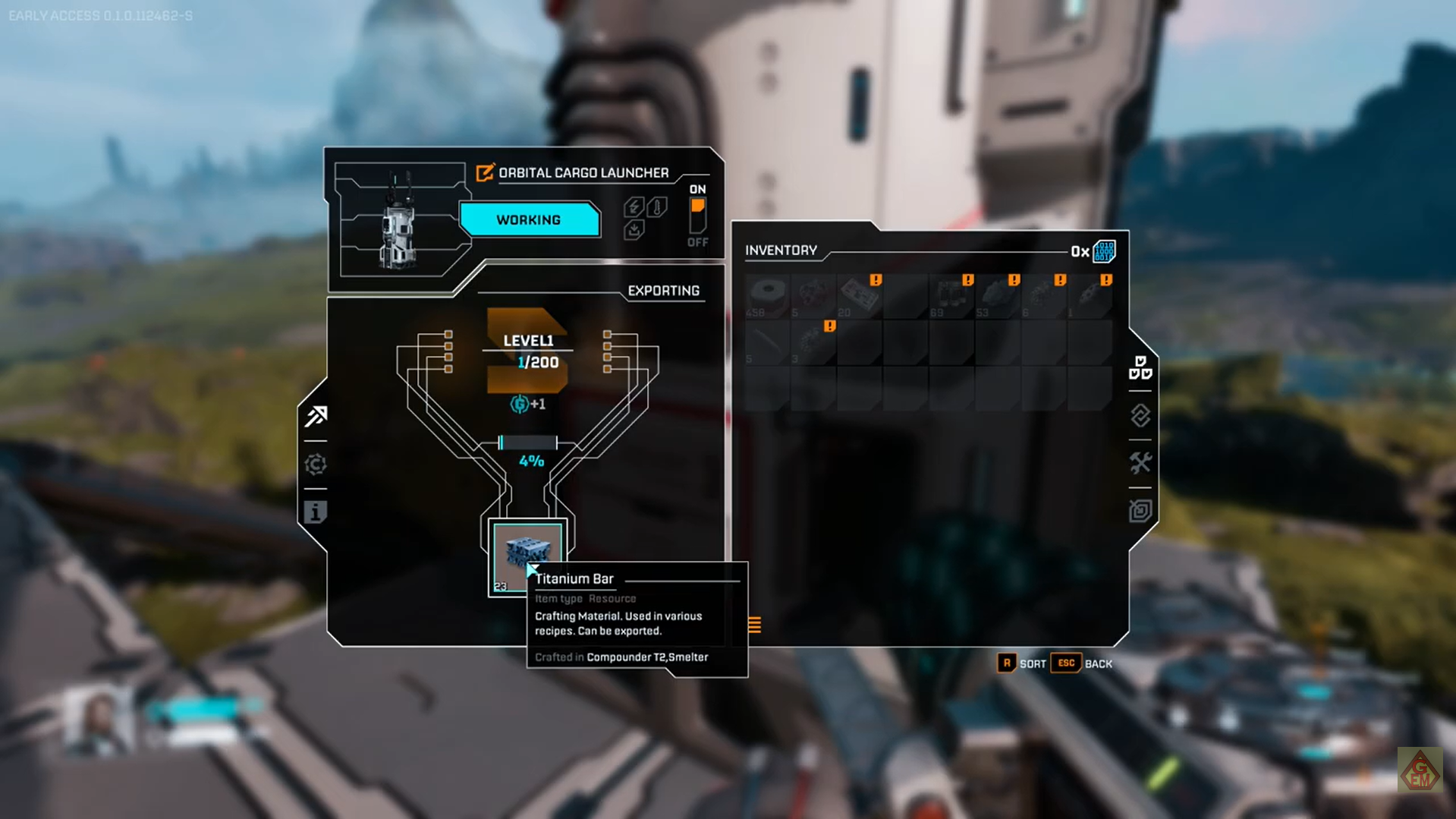Click the rename icon beside Orbital Cargo Launcher
The width and height of the screenshot is (1456, 819).
click(x=485, y=173)
